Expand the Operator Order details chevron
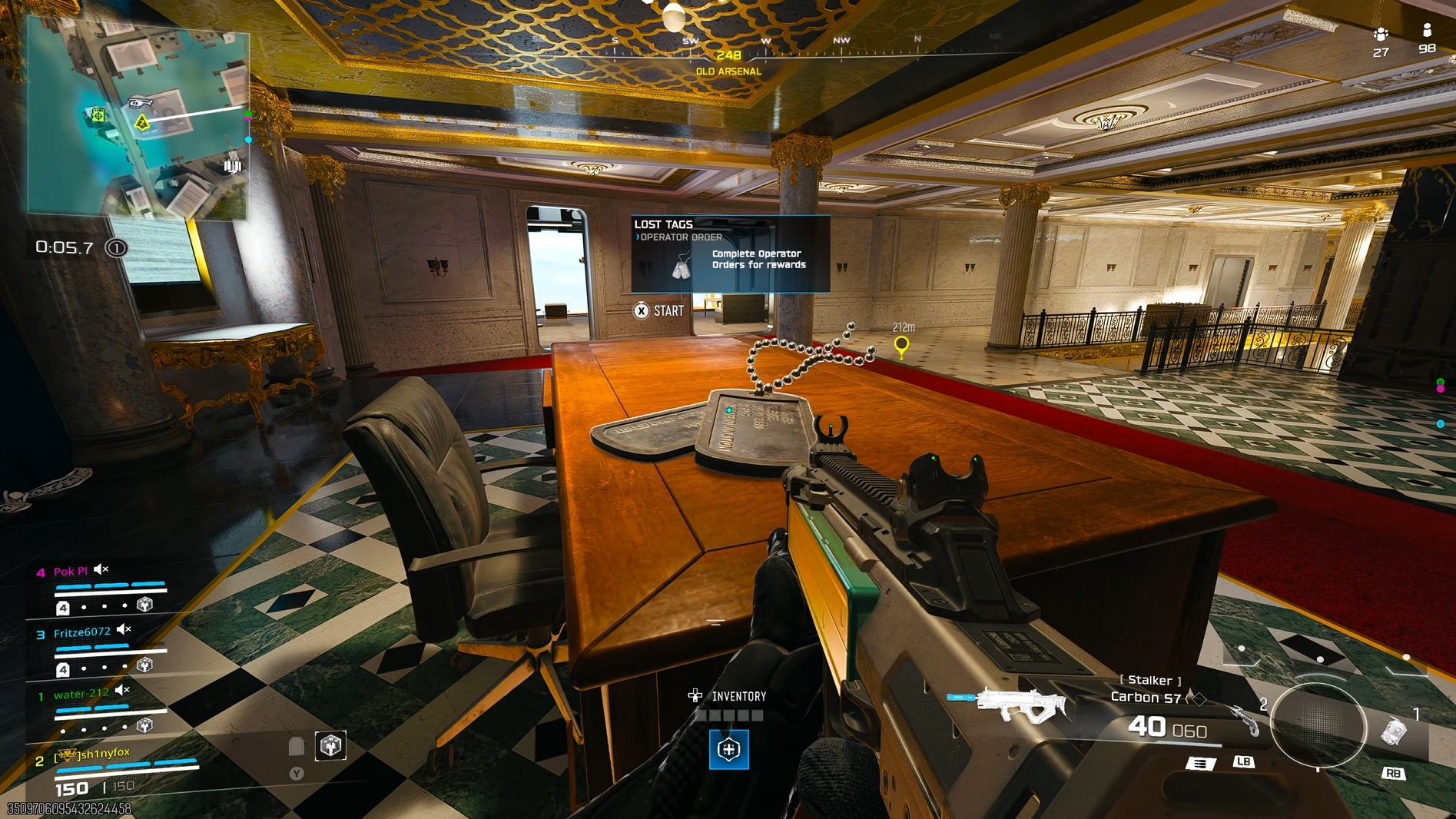The width and height of the screenshot is (1456, 819). (x=637, y=237)
